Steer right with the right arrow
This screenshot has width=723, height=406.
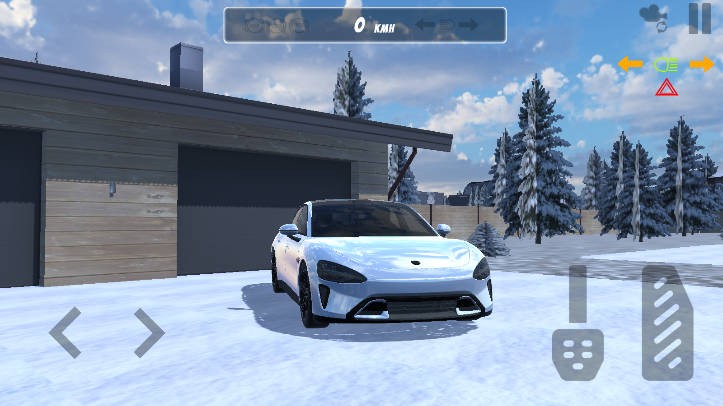point(148,332)
